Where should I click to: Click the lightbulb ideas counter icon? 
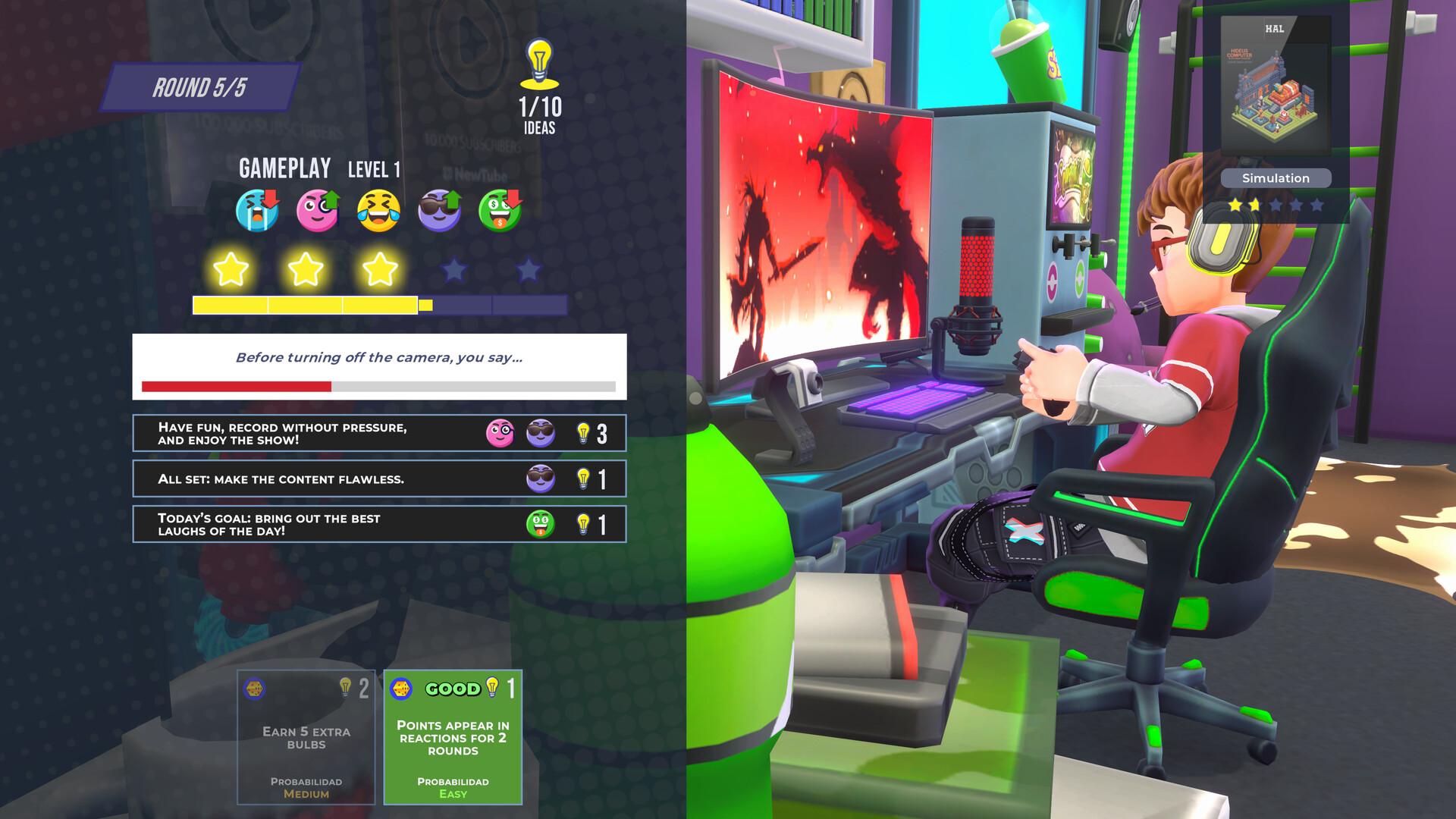pos(540,61)
